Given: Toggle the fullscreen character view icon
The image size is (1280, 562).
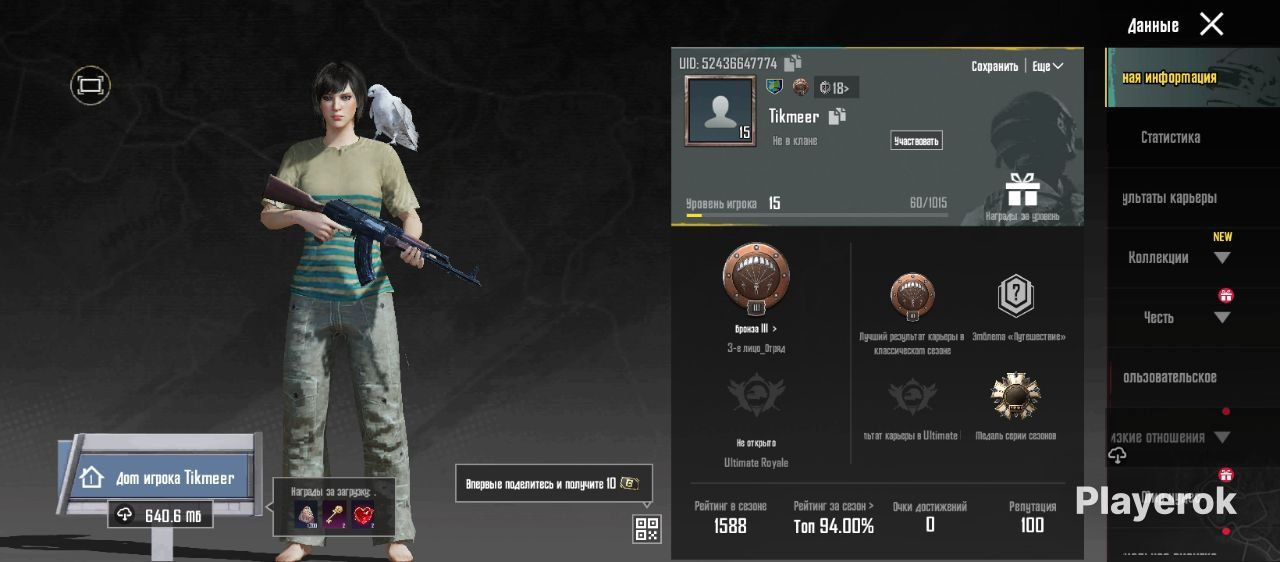Looking at the screenshot, I should point(90,86).
